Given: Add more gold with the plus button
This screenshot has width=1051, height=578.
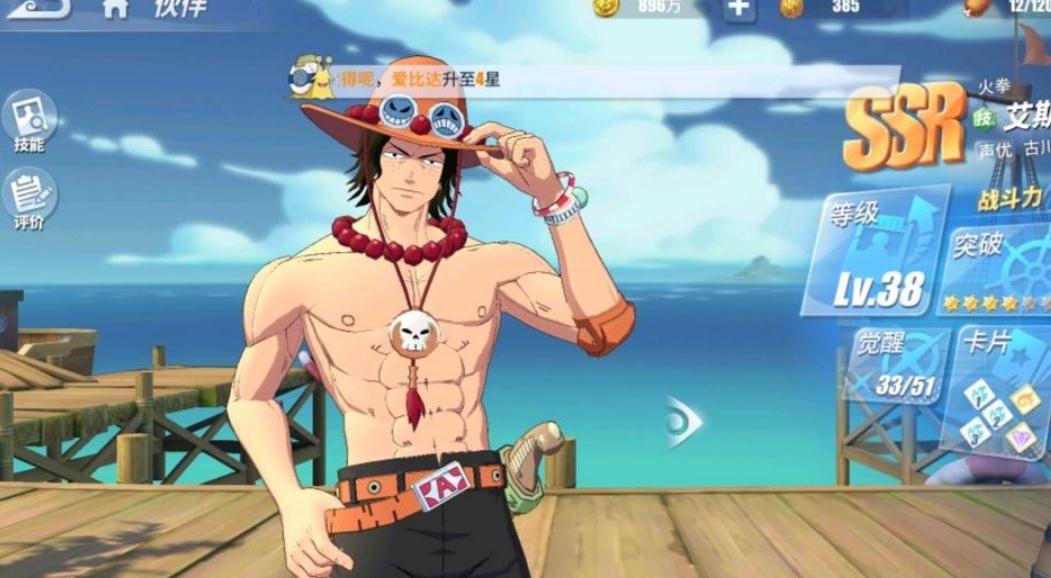Looking at the screenshot, I should coord(738,8).
